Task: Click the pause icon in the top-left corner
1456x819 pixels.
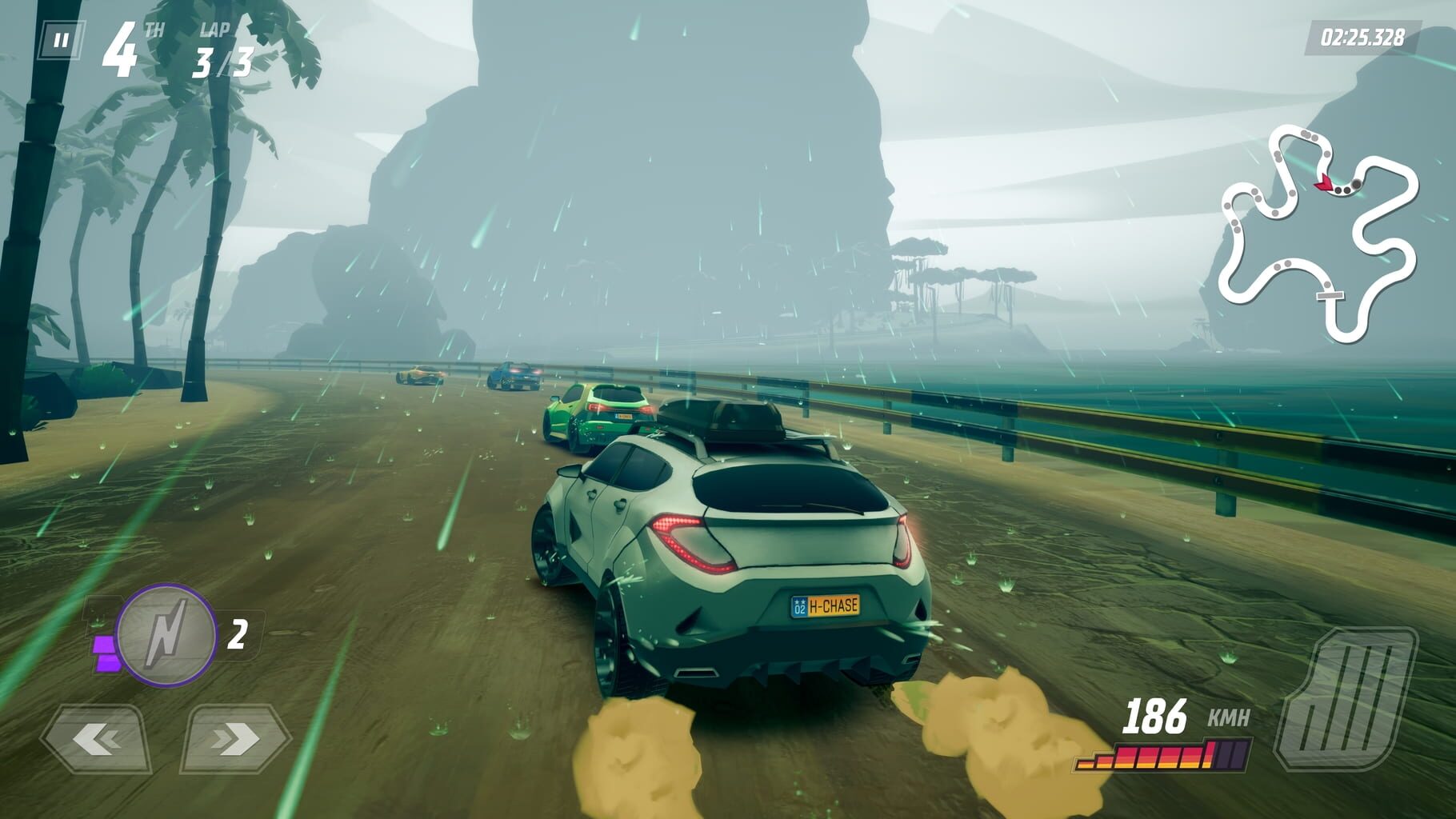Action: tap(62, 38)
